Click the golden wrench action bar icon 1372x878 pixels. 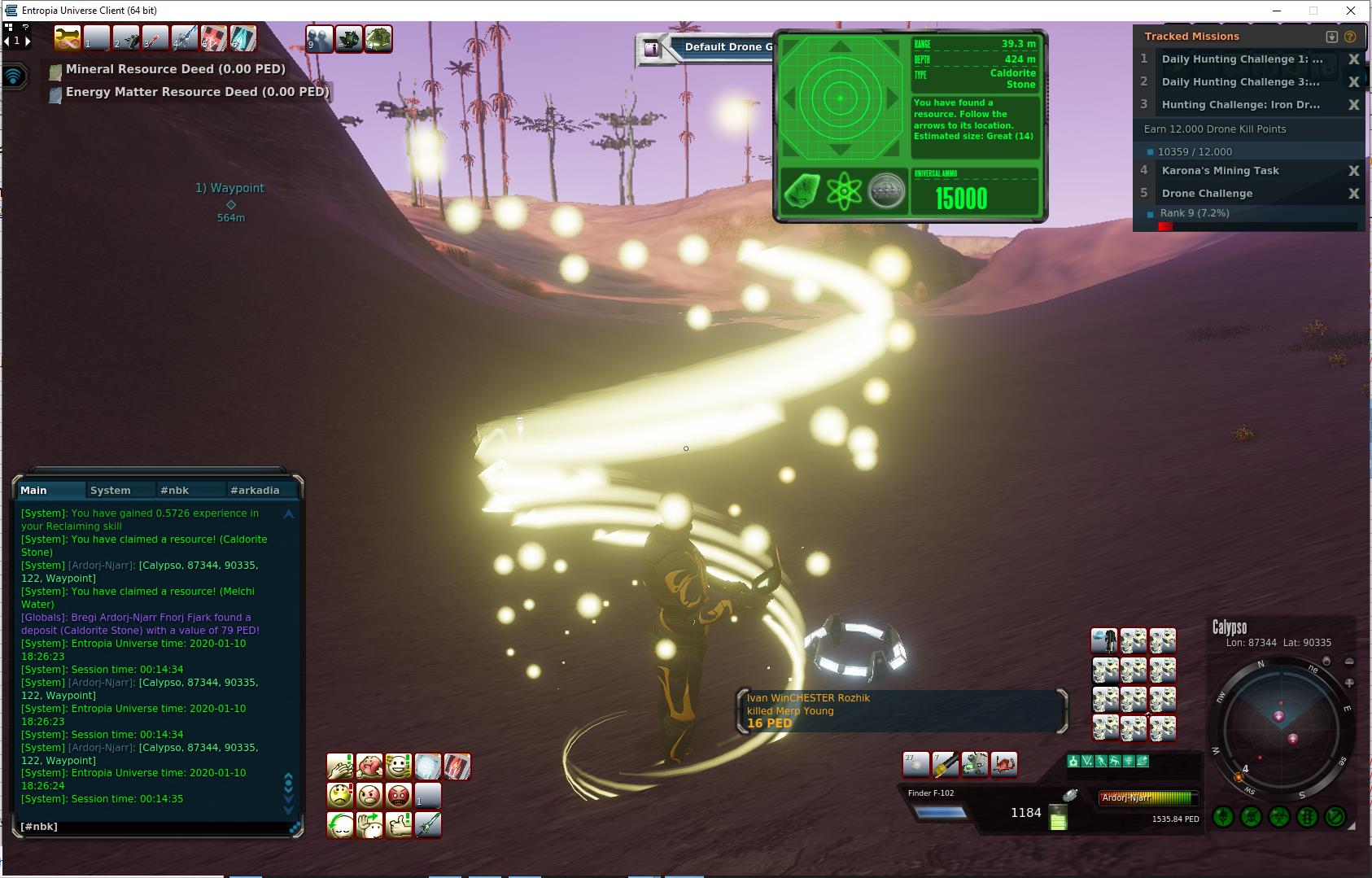tap(68, 38)
